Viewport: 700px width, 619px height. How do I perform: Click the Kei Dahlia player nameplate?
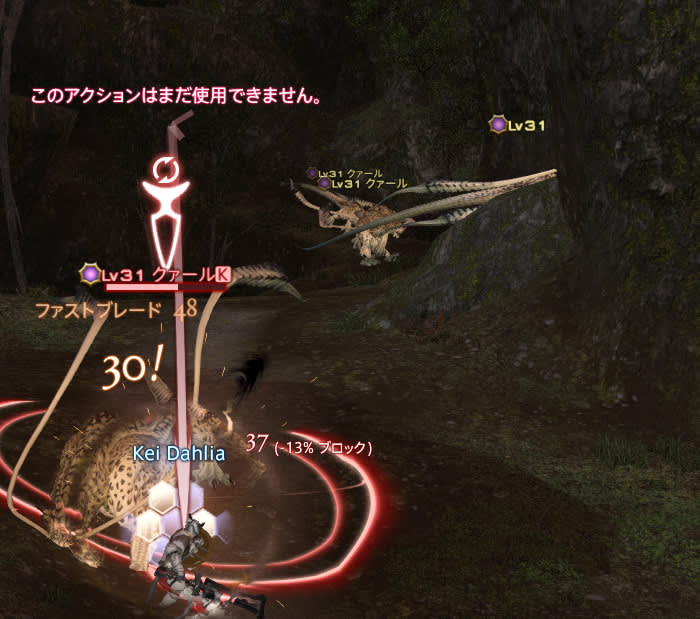pos(179,453)
